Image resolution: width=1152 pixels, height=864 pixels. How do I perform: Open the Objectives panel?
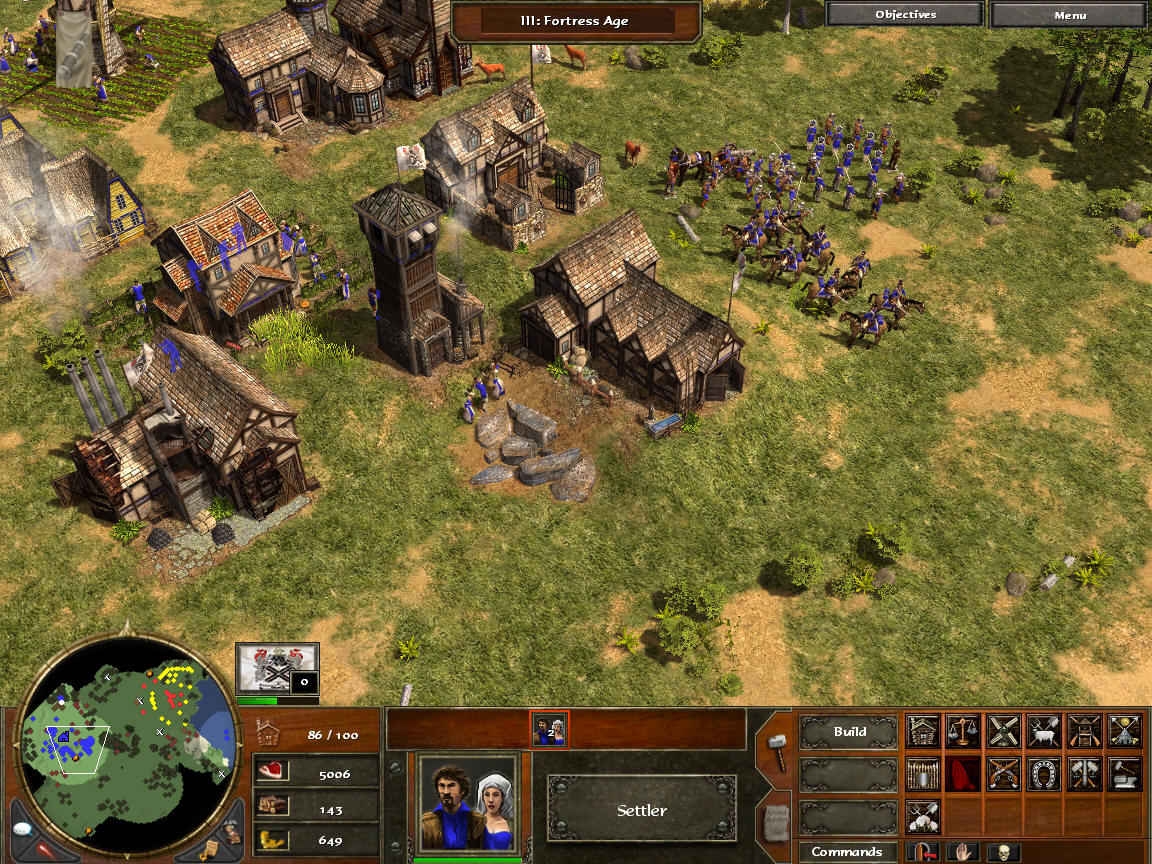point(905,15)
